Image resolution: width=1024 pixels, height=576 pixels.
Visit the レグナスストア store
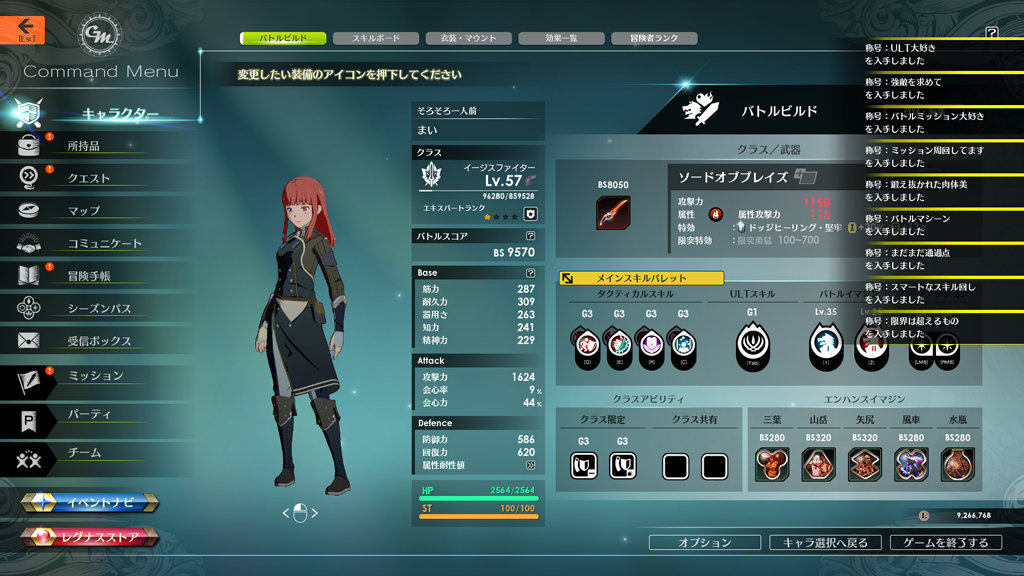[x=92, y=538]
